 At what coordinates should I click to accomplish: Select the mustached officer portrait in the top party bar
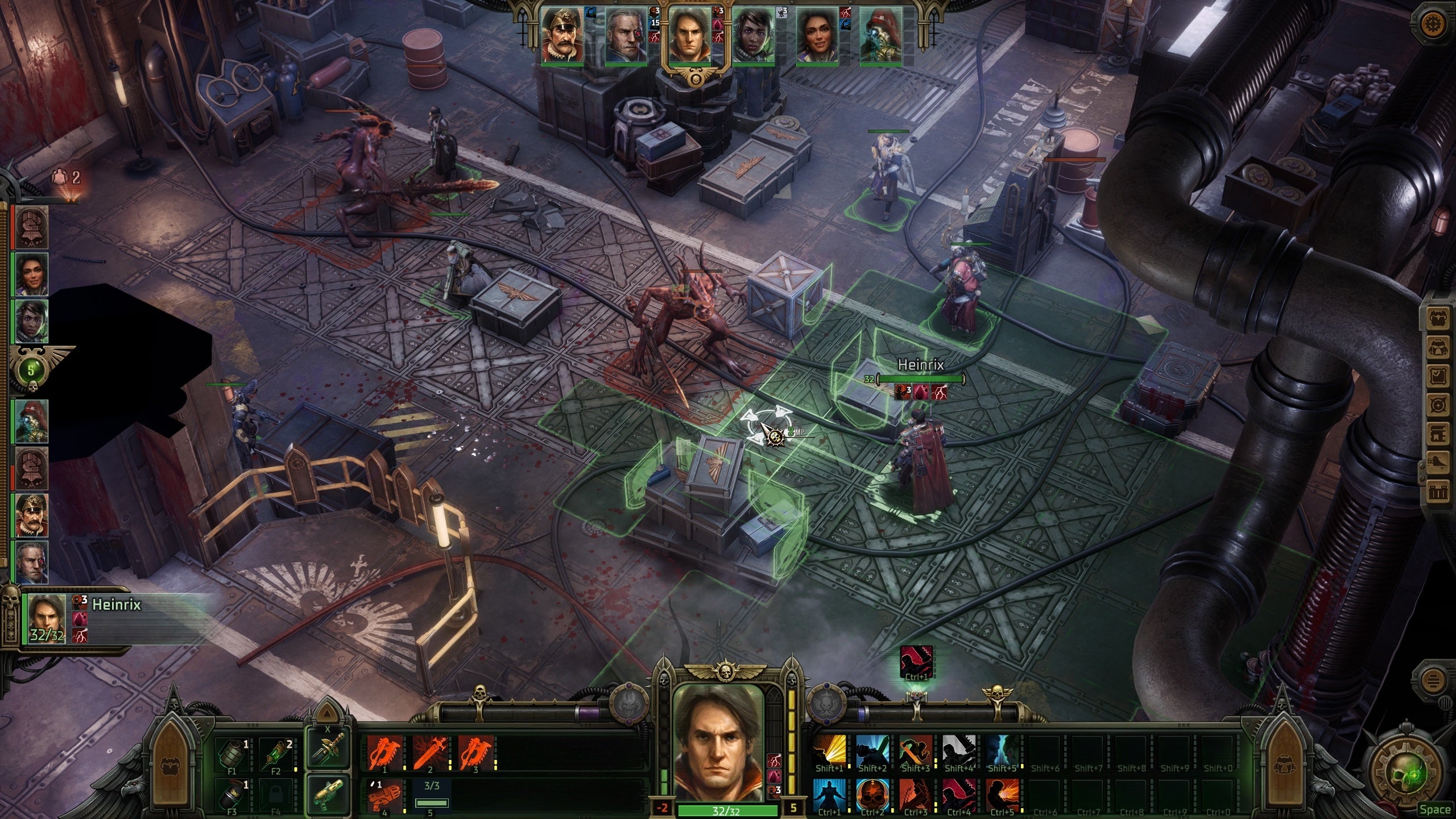point(562,36)
